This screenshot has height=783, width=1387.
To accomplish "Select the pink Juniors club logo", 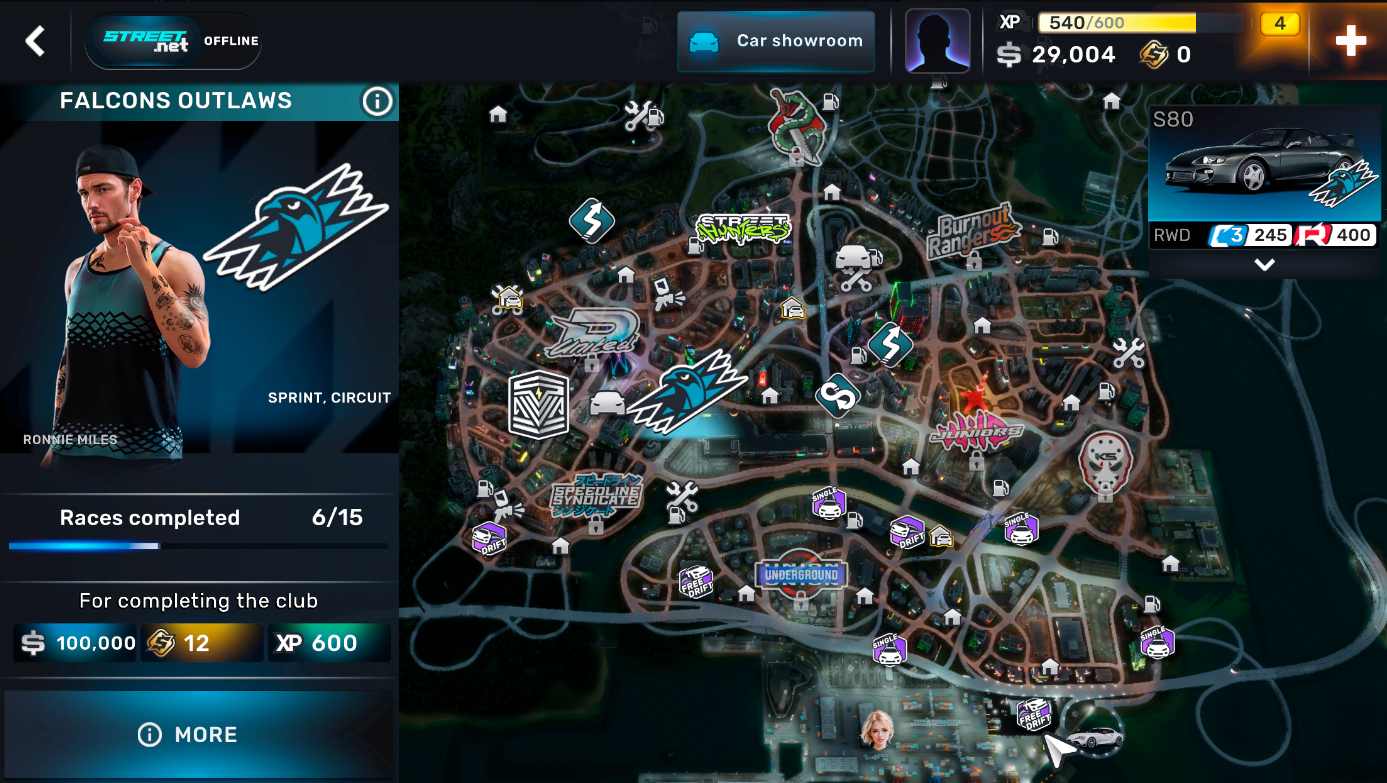I will tap(975, 430).
